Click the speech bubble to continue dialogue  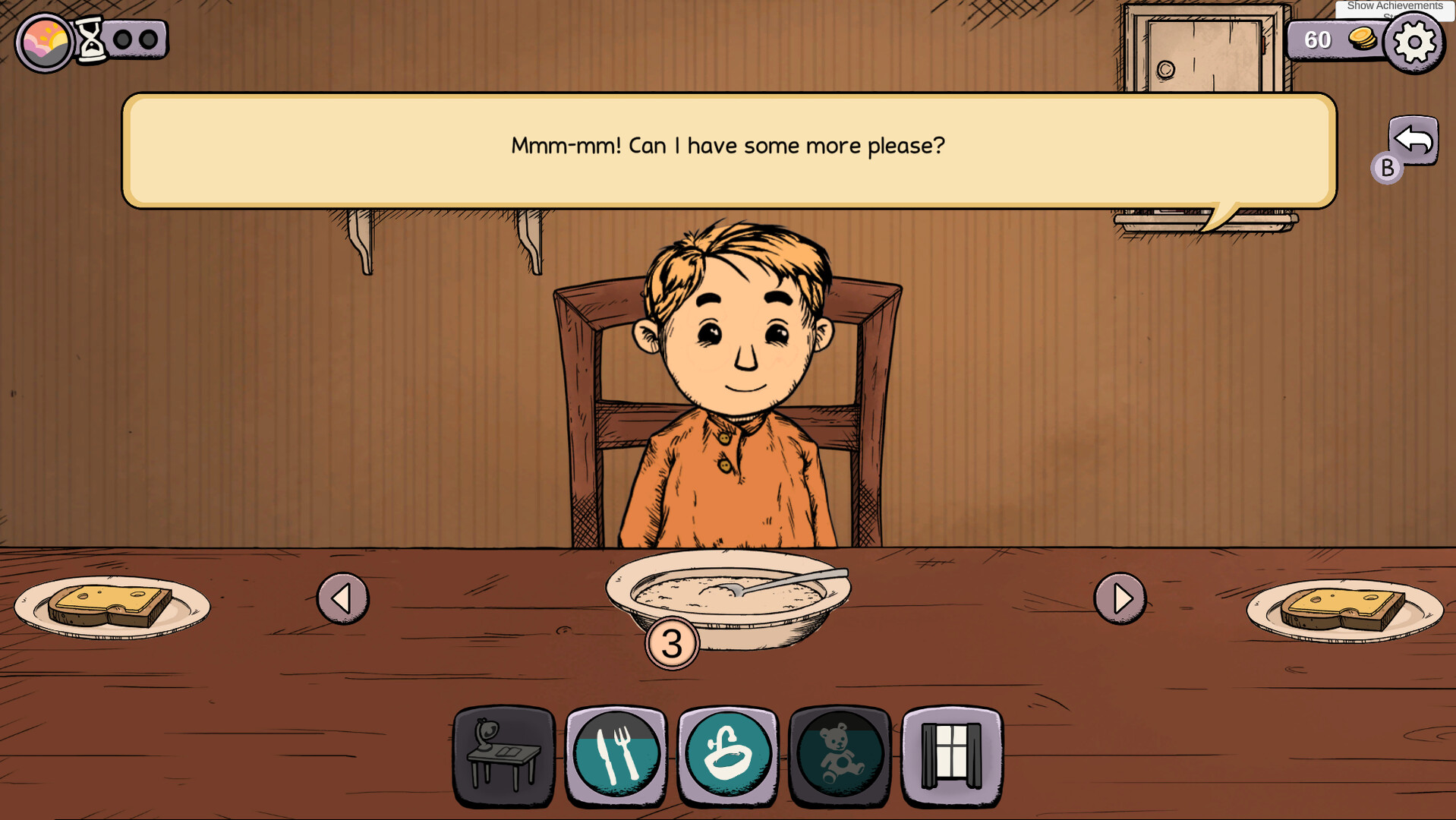[727, 147]
